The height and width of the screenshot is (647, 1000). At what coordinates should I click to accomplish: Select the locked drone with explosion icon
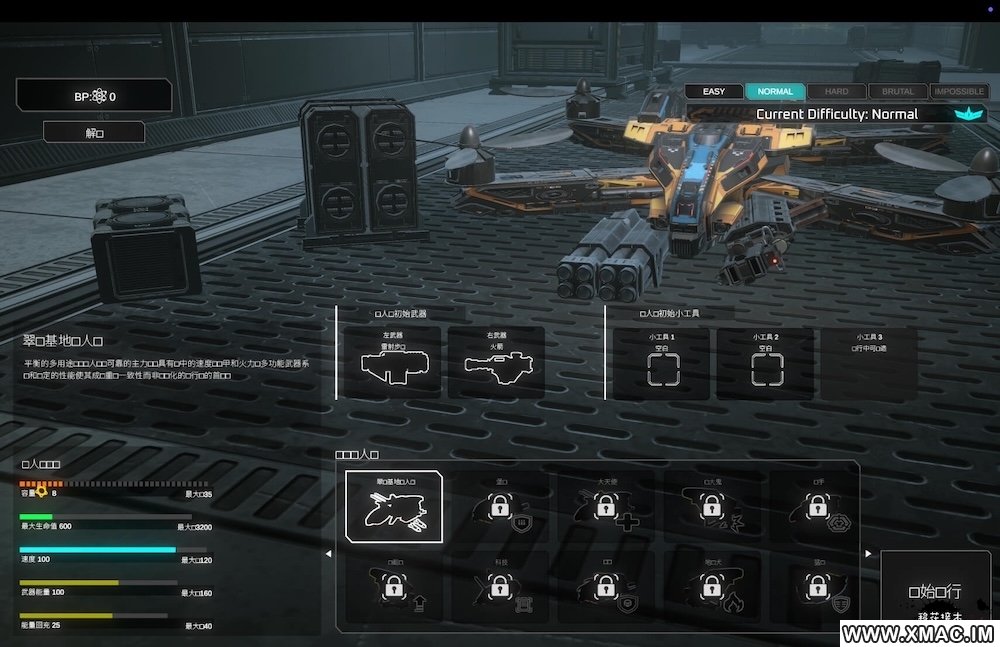click(711, 507)
